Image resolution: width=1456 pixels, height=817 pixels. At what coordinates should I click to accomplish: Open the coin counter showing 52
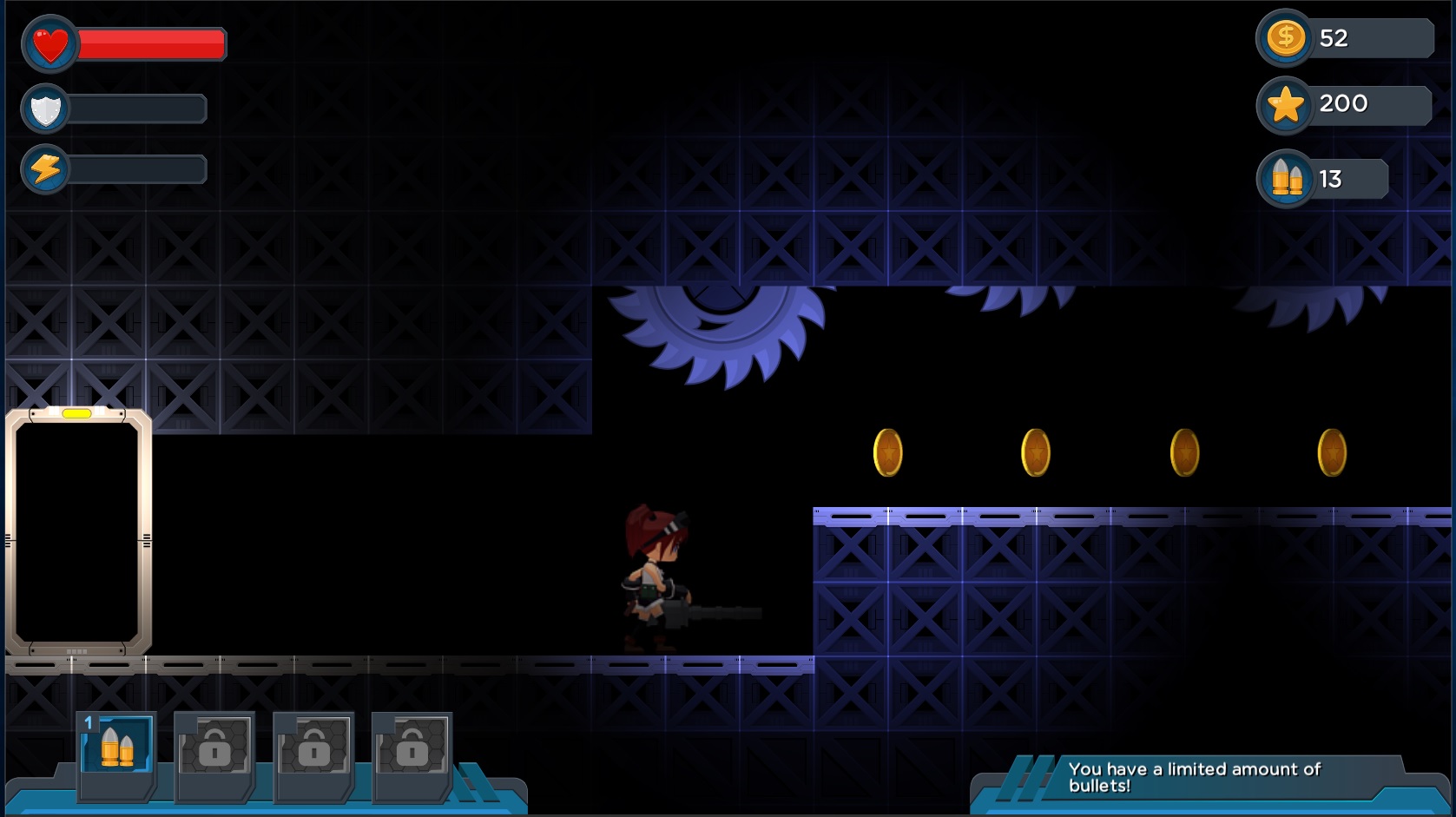tap(1285, 38)
